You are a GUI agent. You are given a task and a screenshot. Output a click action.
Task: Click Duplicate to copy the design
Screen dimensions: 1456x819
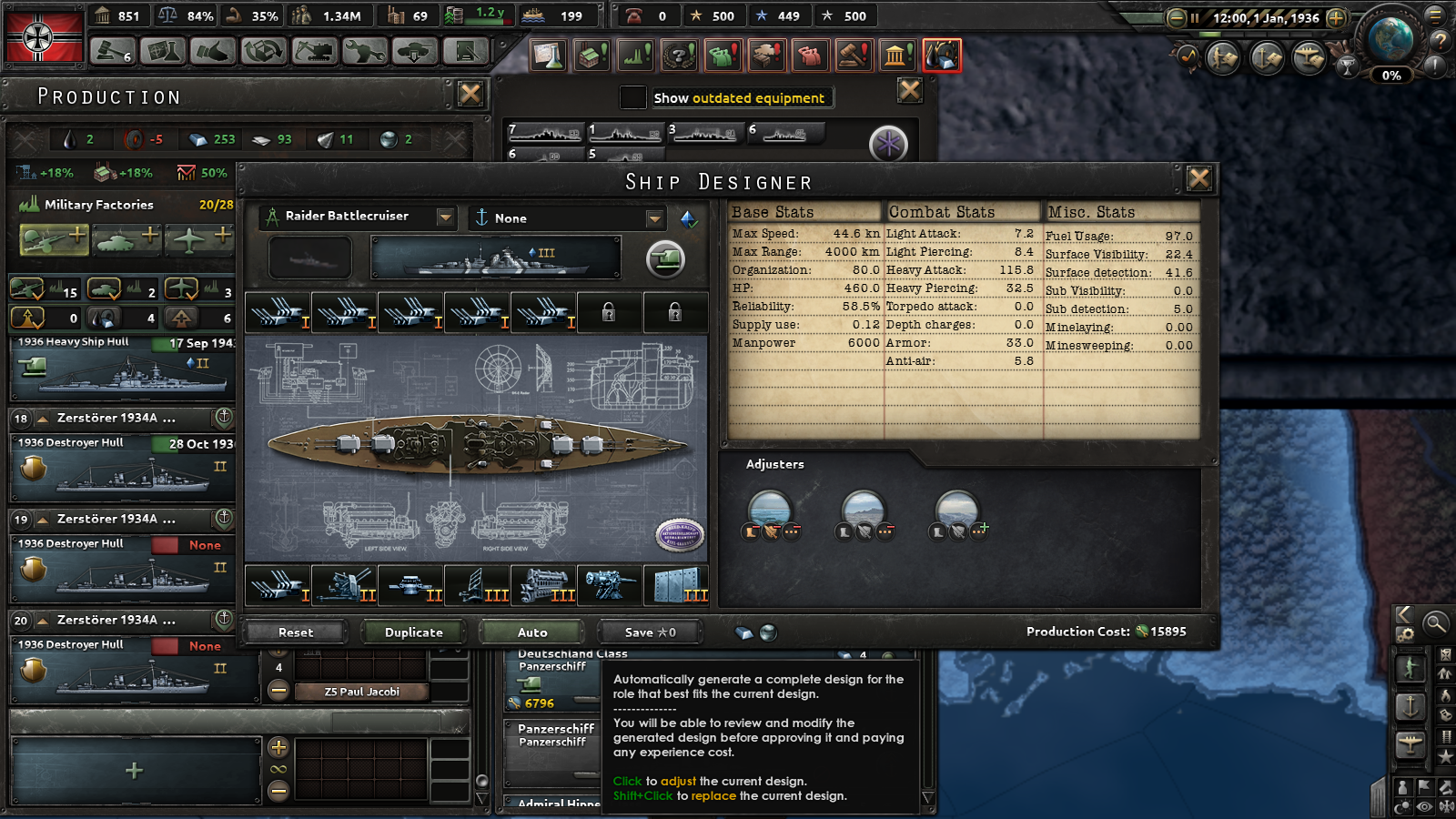click(x=414, y=632)
